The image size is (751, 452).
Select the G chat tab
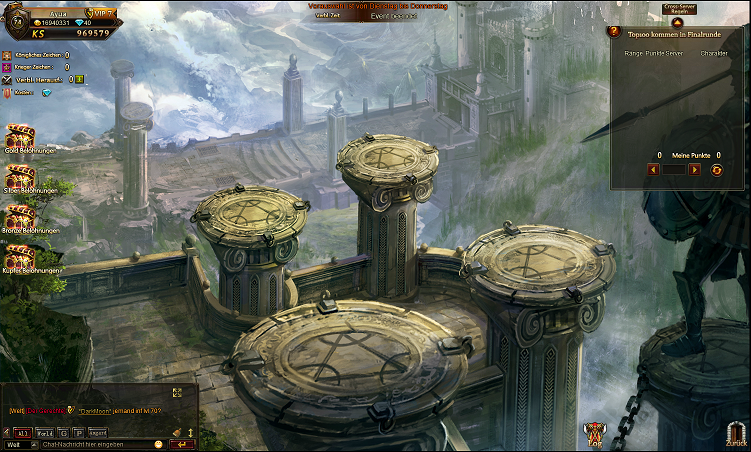coord(65,432)
